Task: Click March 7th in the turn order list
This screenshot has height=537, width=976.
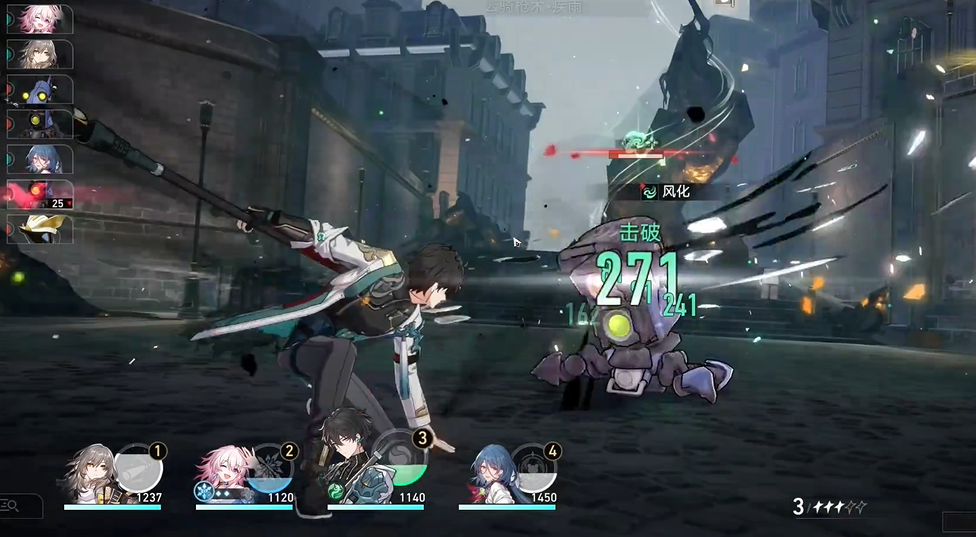Action: click(x=40, y=19)
